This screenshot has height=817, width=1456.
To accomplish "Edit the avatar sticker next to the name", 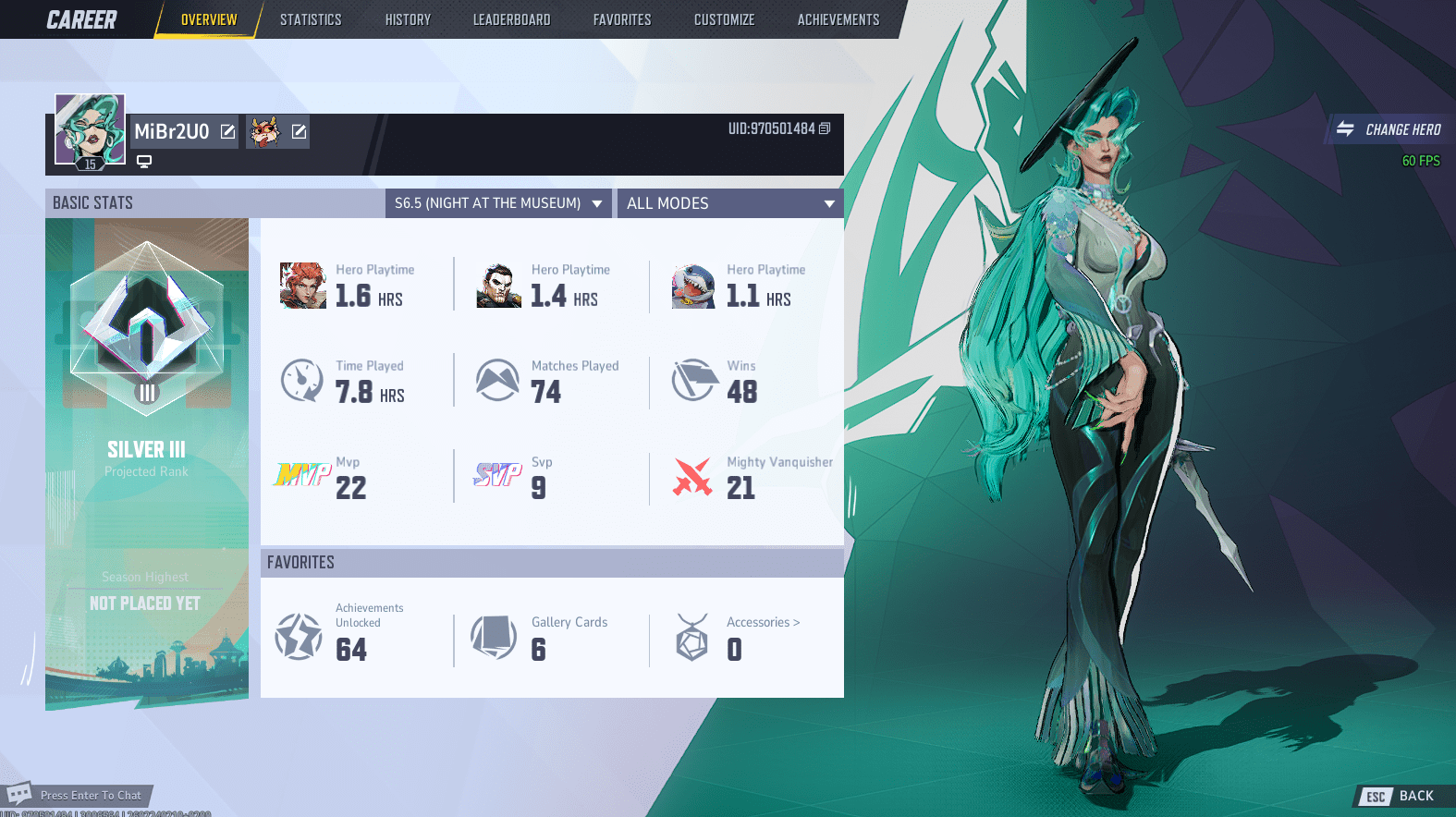I will 298,131.
